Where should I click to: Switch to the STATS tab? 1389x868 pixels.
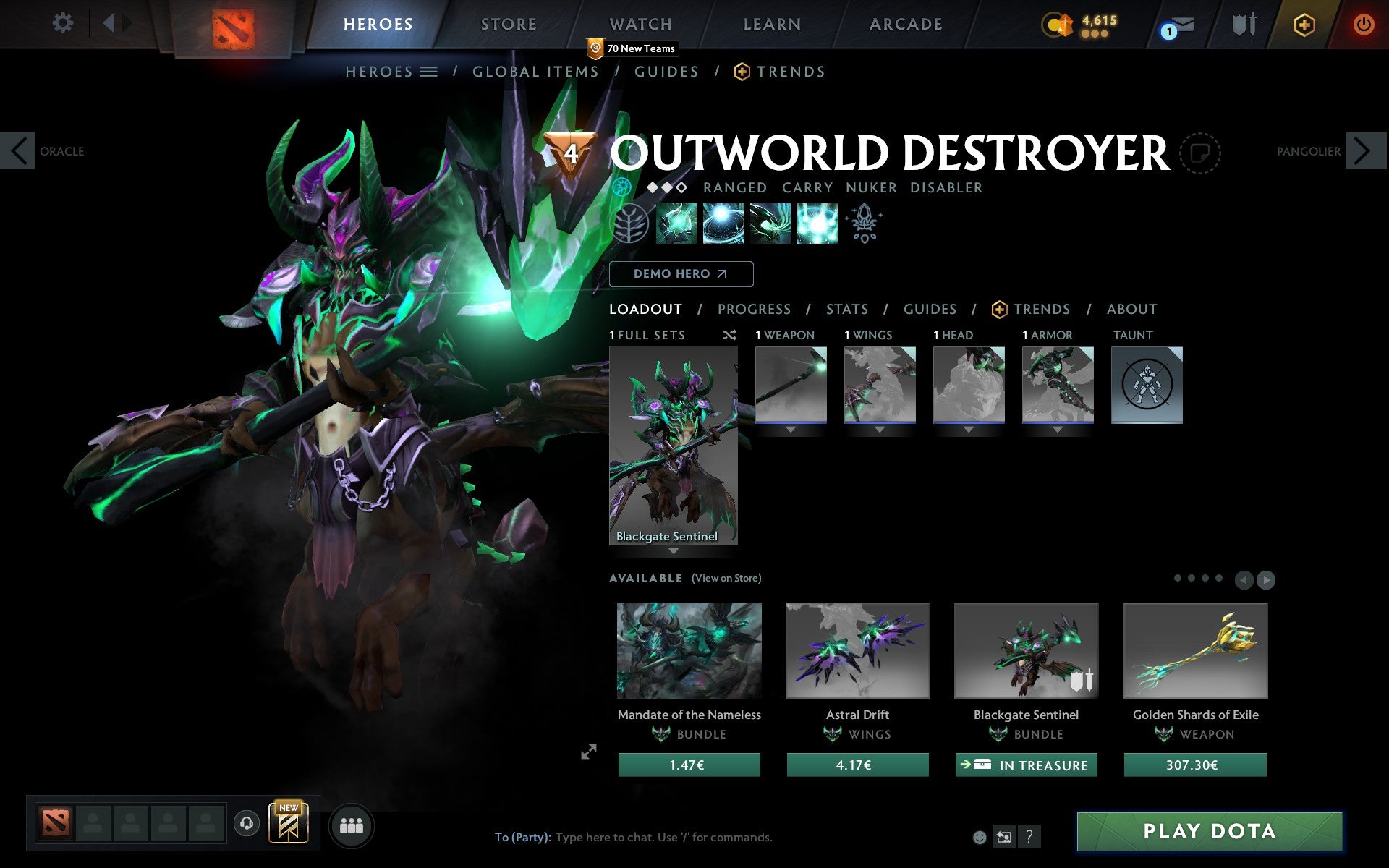tap(846, 309)
